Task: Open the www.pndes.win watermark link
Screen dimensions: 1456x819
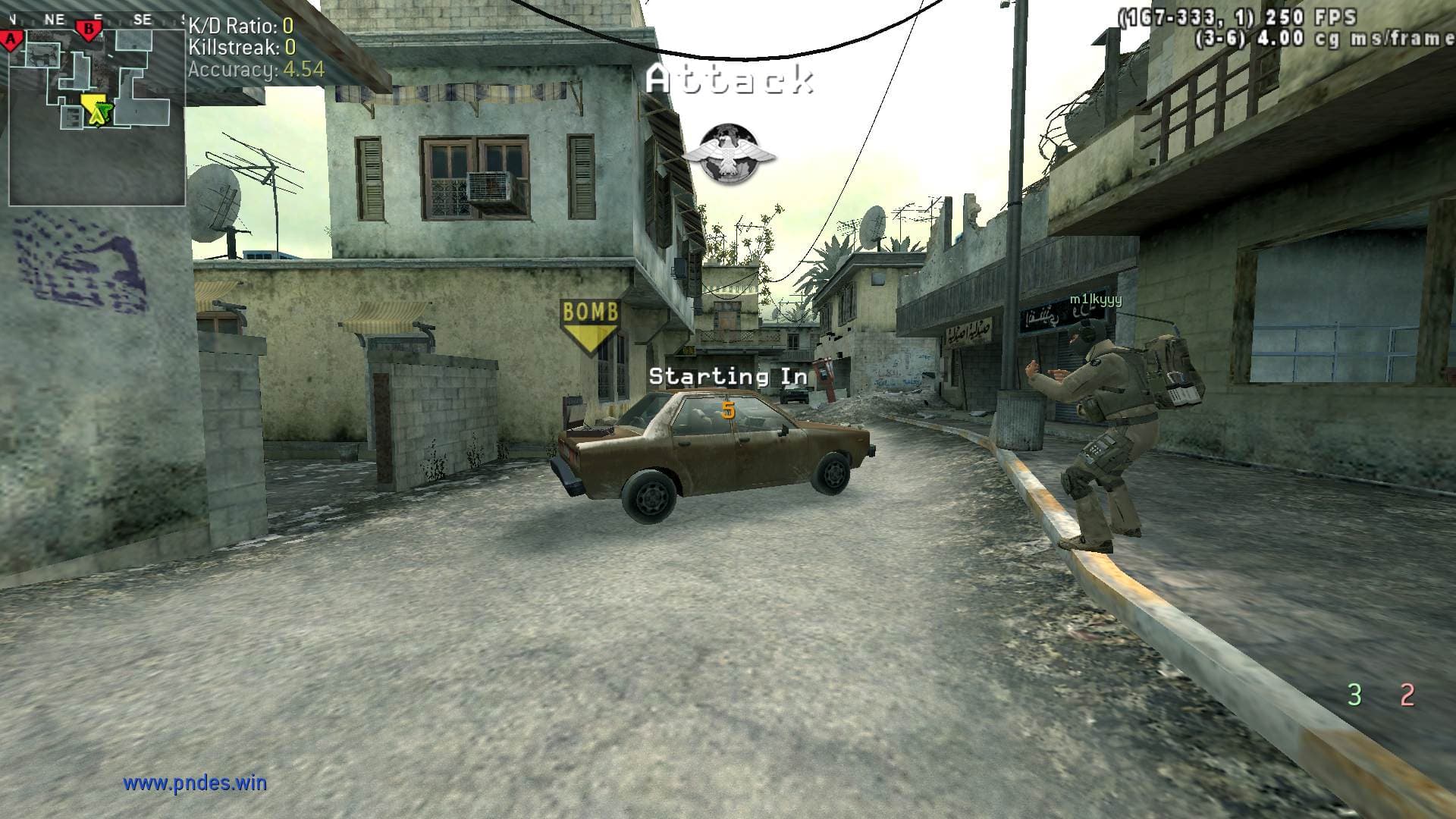Action: 195,783
